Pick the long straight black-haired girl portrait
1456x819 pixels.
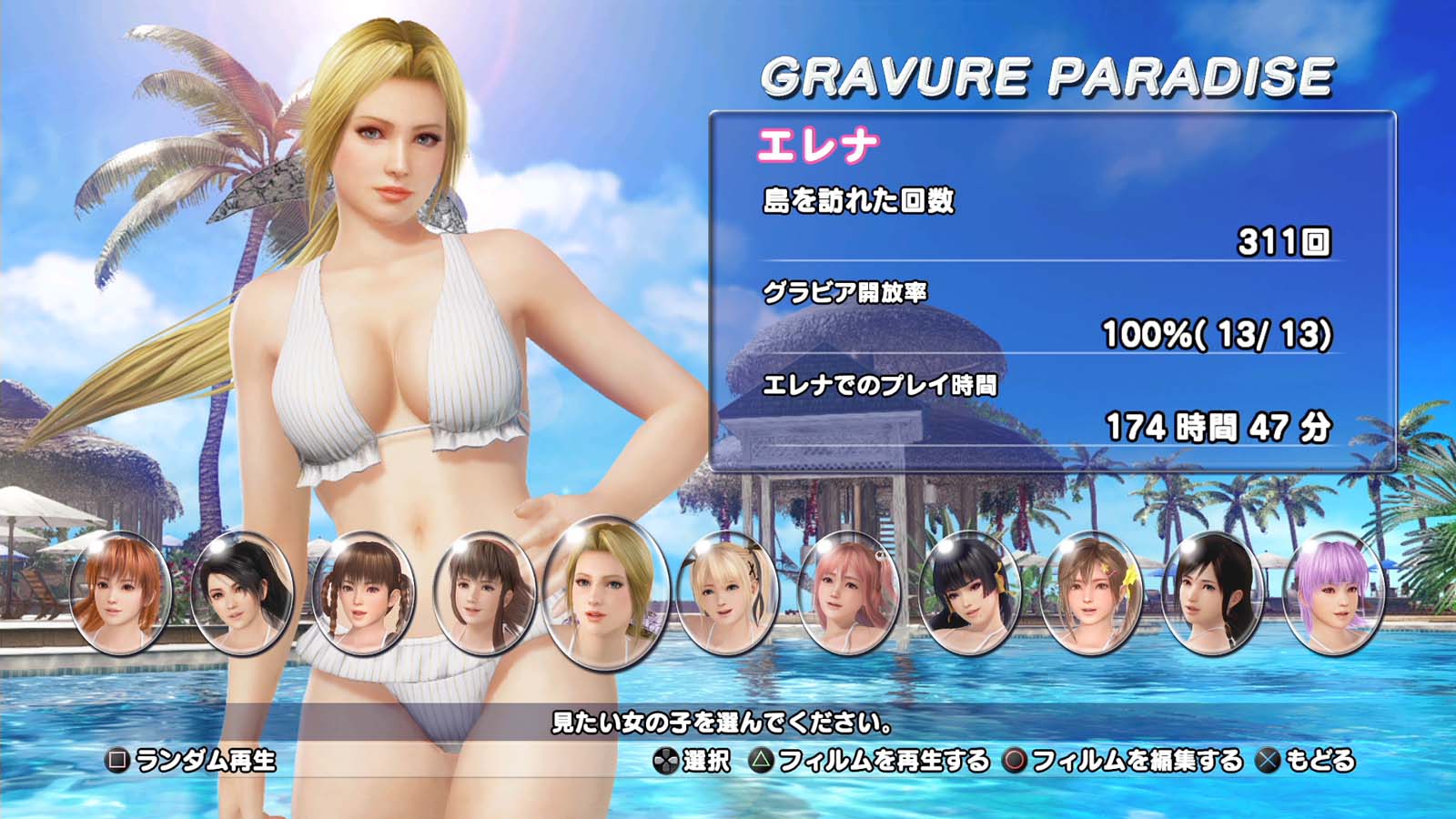pos(1212,592)
